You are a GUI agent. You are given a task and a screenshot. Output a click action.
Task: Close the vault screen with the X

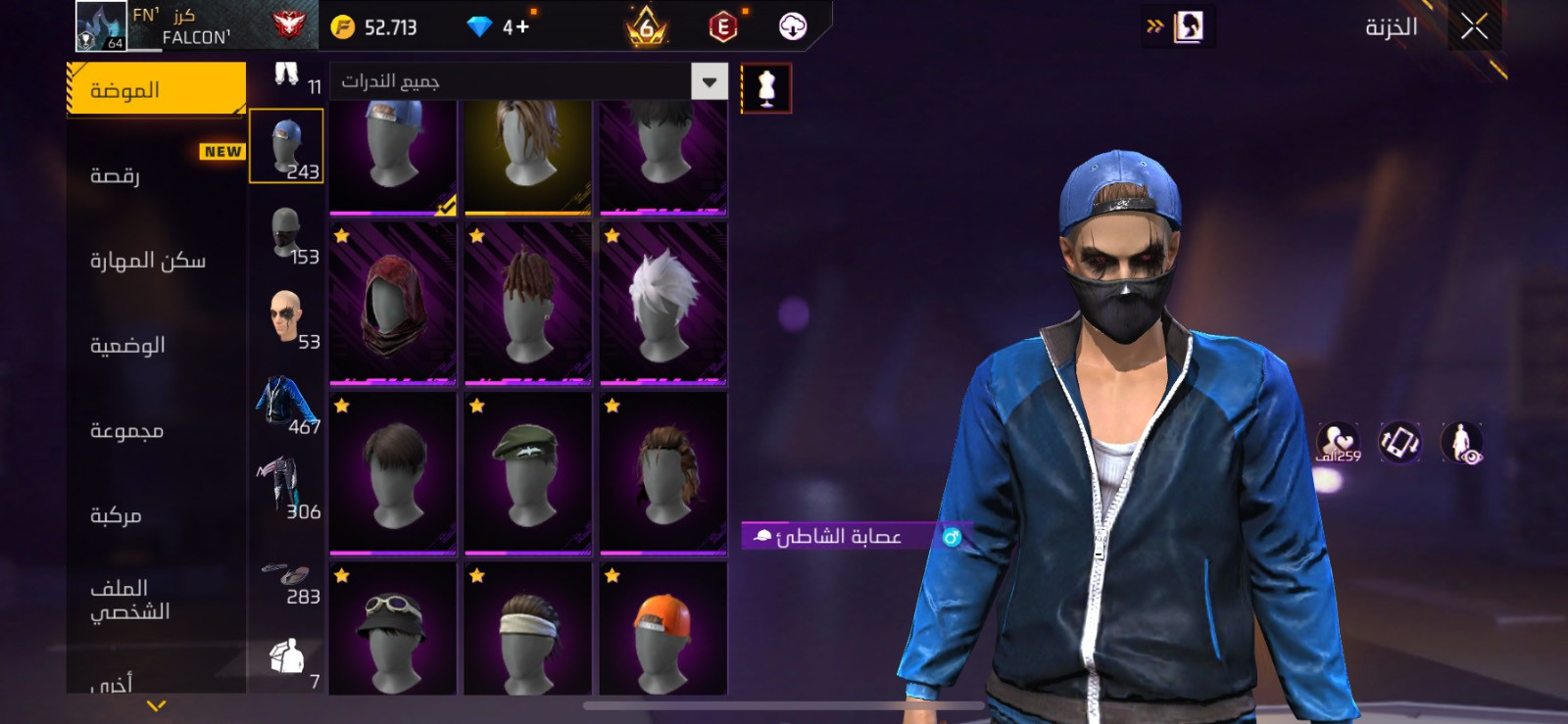1474,26
